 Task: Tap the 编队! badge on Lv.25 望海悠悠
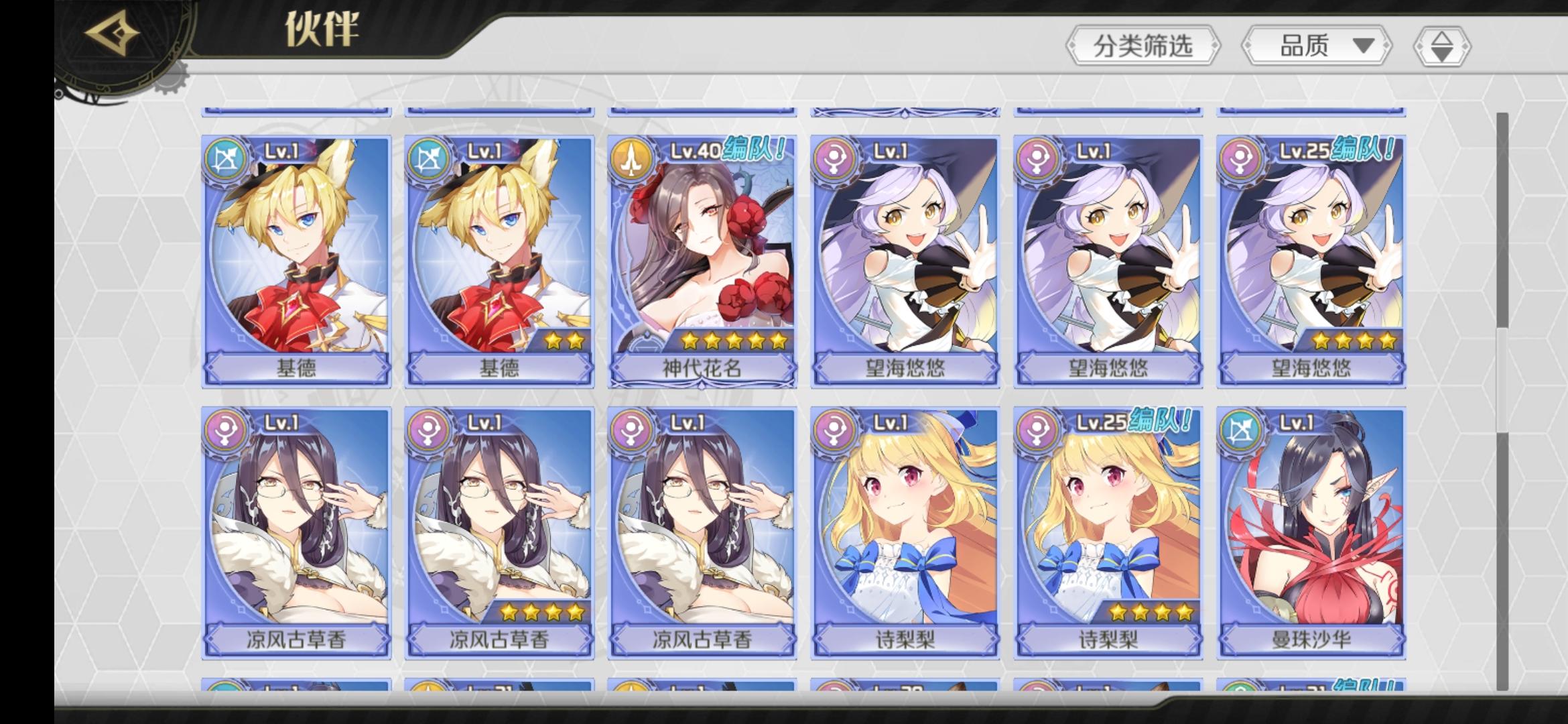point(1359,153)
